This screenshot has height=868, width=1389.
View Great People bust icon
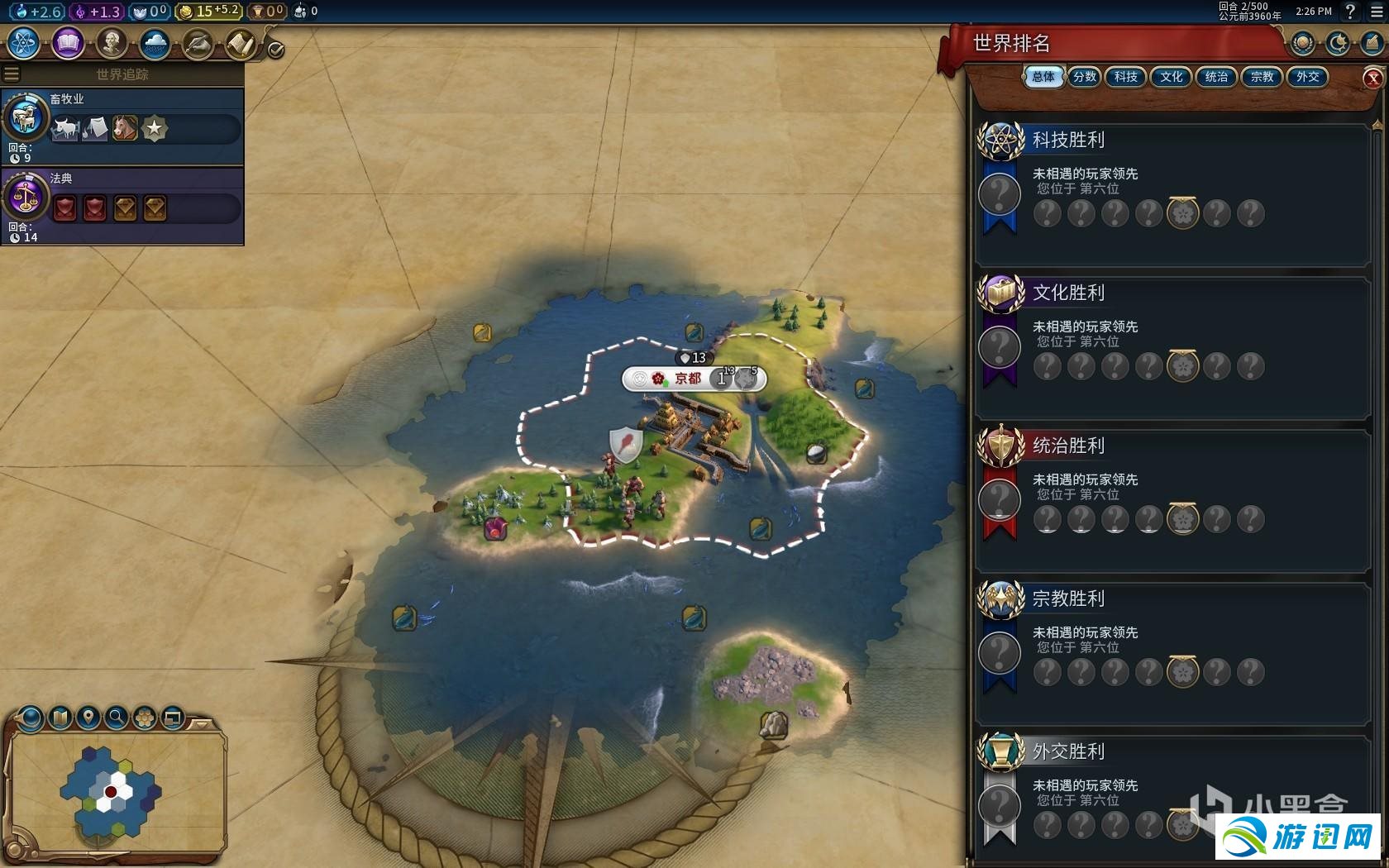(x=111, y=42)
